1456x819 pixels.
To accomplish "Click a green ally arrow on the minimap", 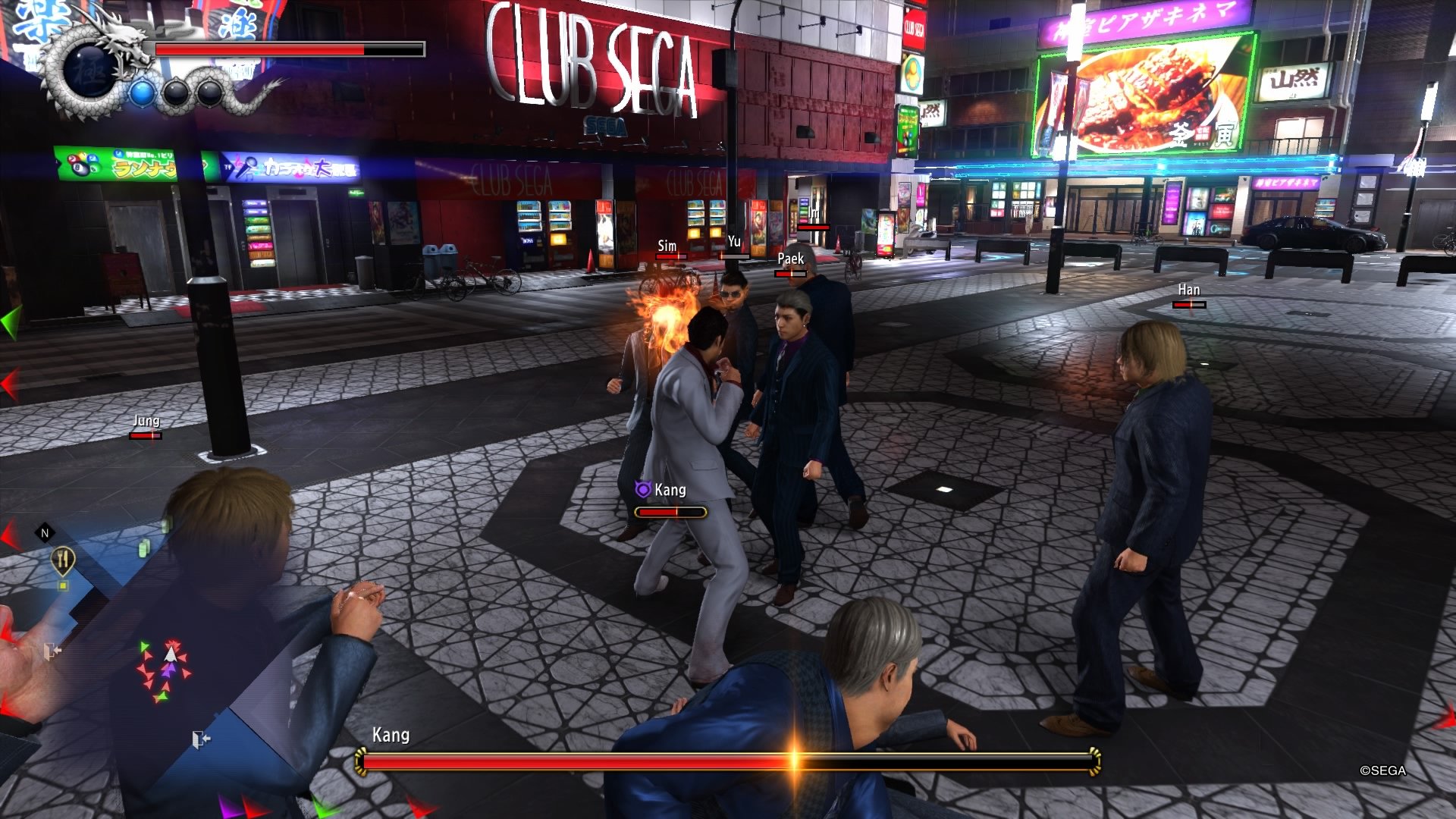I will [x=144, y=645].
